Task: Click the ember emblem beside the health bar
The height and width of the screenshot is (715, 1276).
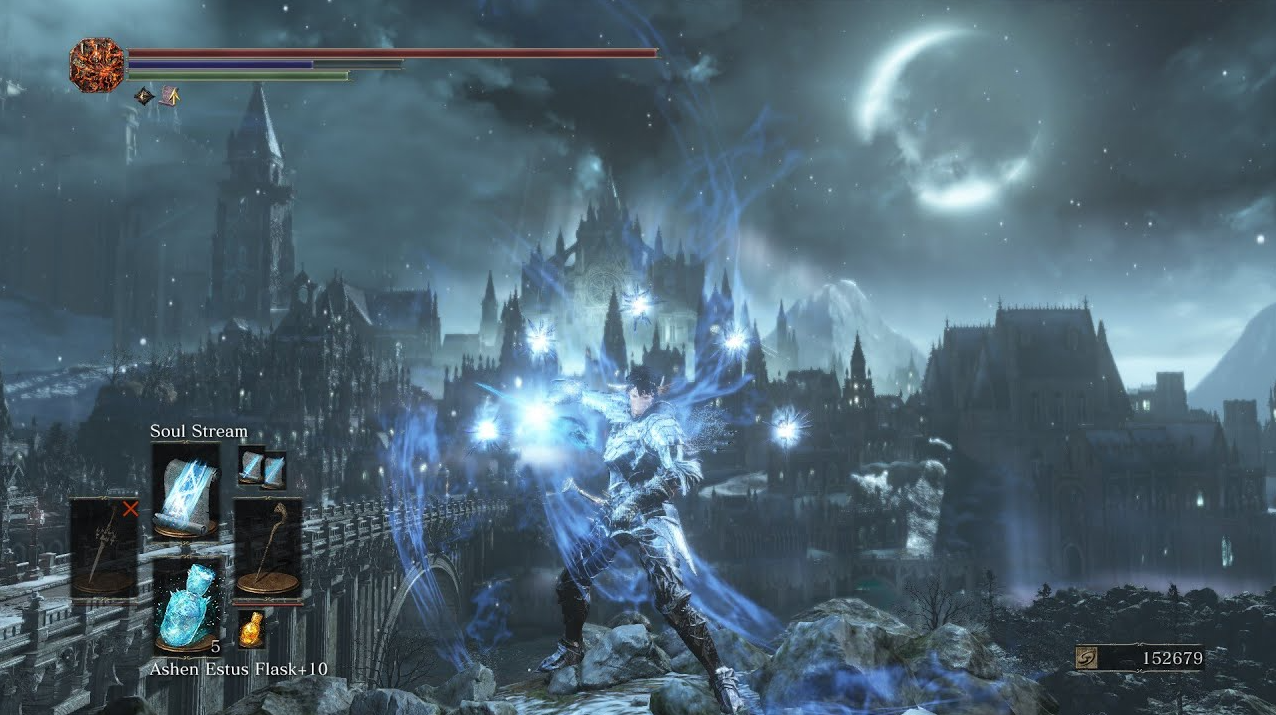Action: coord(97,65)
